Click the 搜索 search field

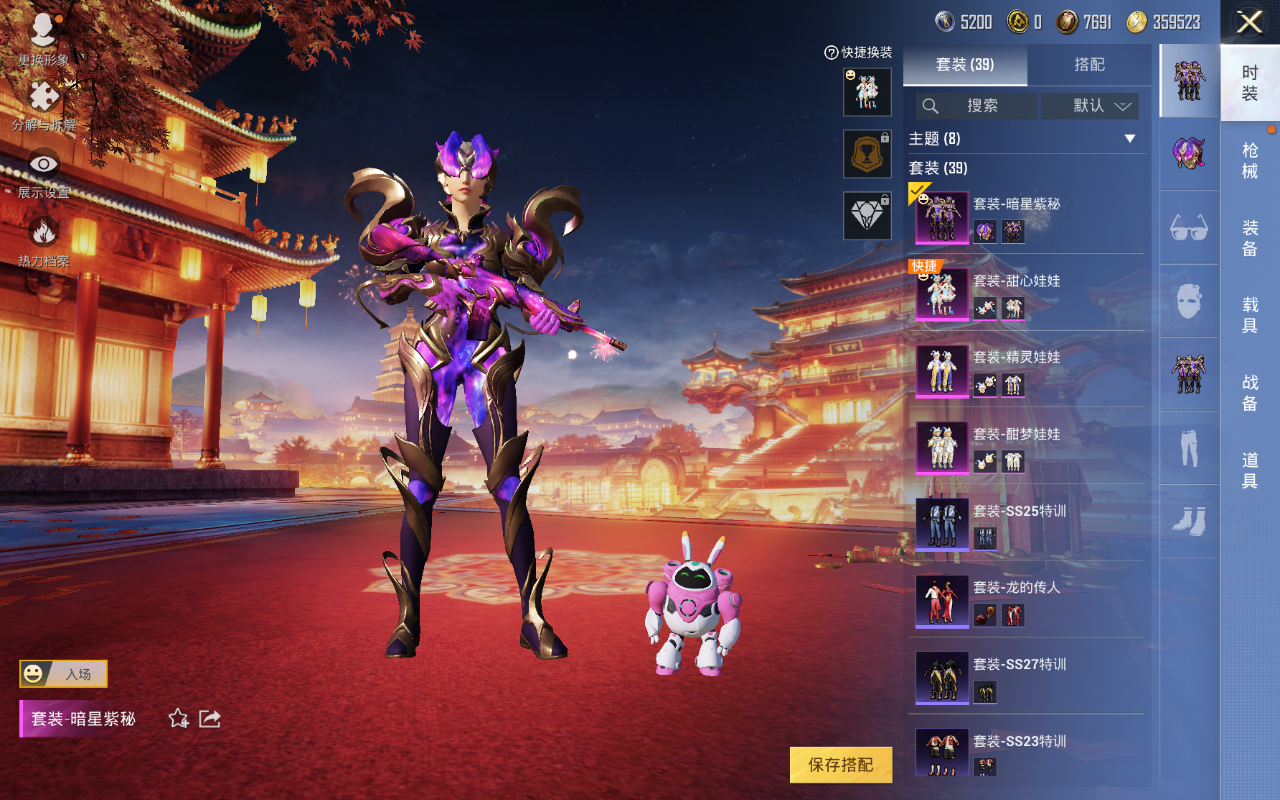[977, 106]
